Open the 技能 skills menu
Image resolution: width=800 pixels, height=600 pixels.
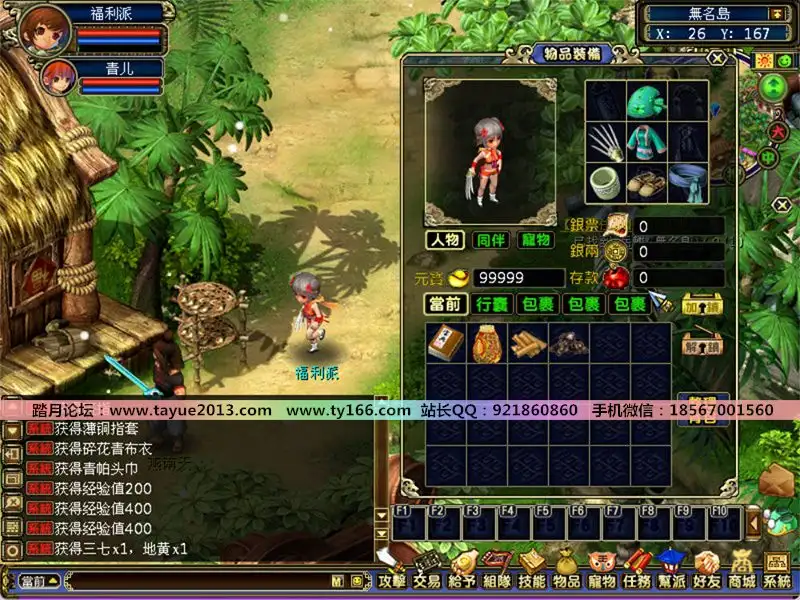click(532, 578)
